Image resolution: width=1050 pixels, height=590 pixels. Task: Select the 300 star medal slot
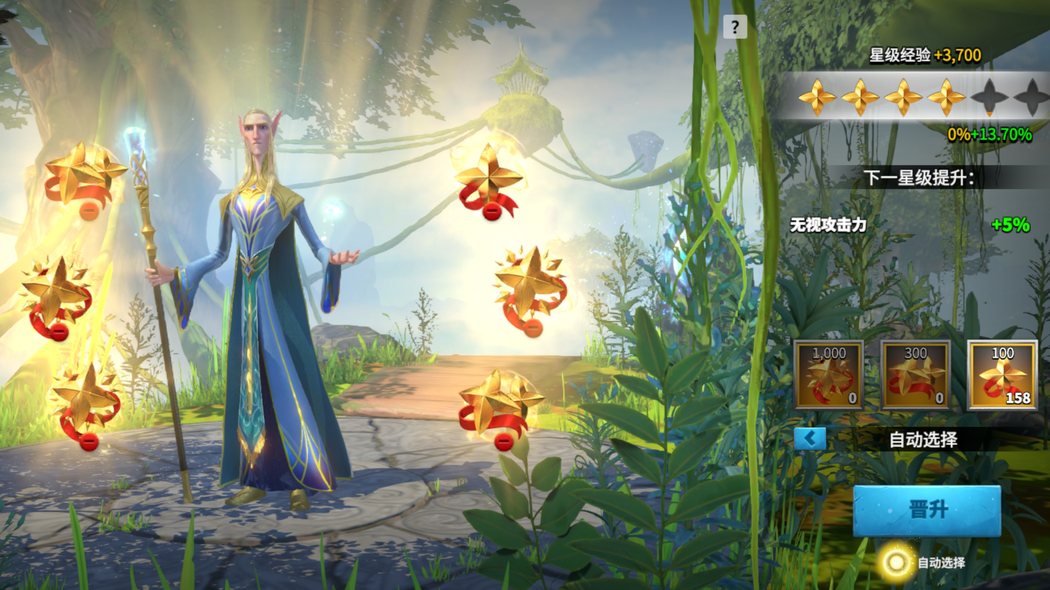tap(915, 376)
